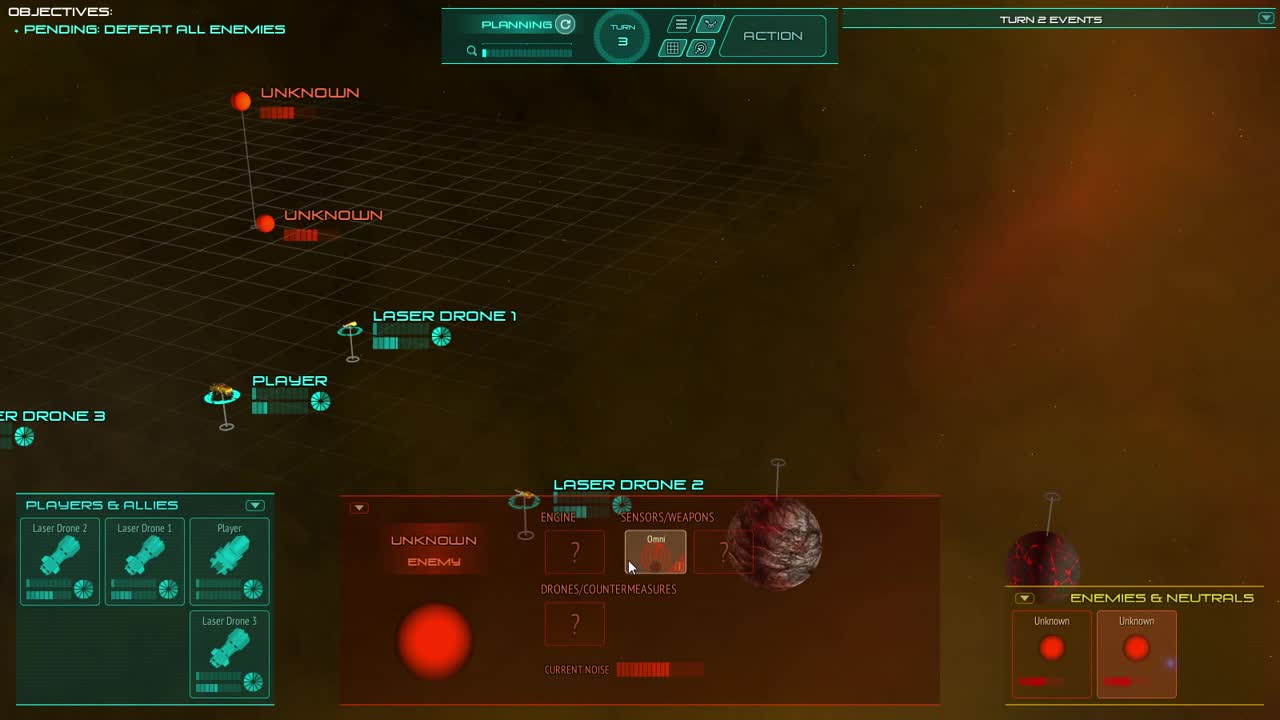Viewport: 1280px width, 720px height.
Task: Toggle the grid icon in top toolbar
Action: pos(672,46)
